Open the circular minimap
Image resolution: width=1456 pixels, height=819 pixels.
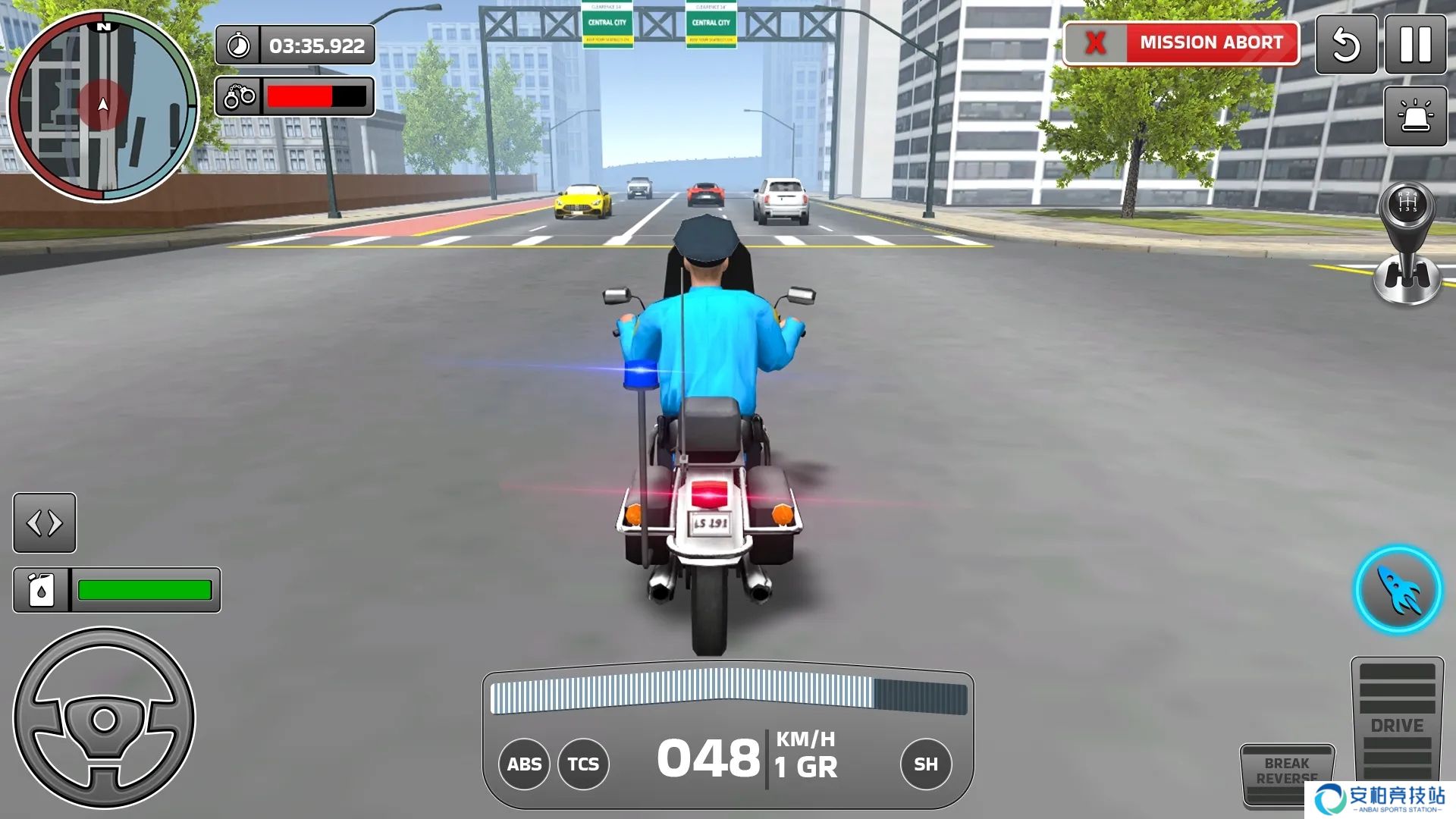[103, 106]
